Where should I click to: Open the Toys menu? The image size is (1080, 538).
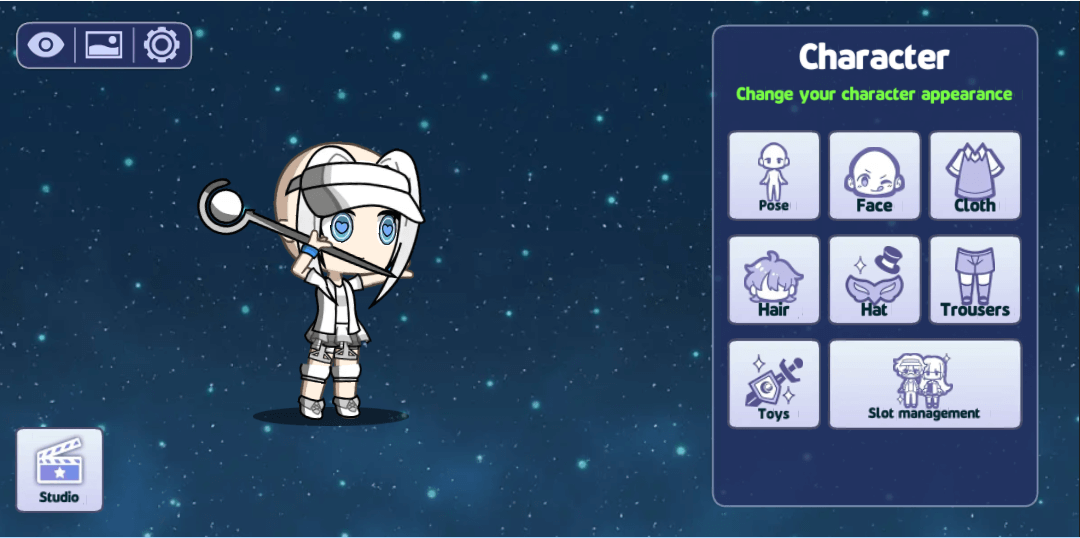773,384
